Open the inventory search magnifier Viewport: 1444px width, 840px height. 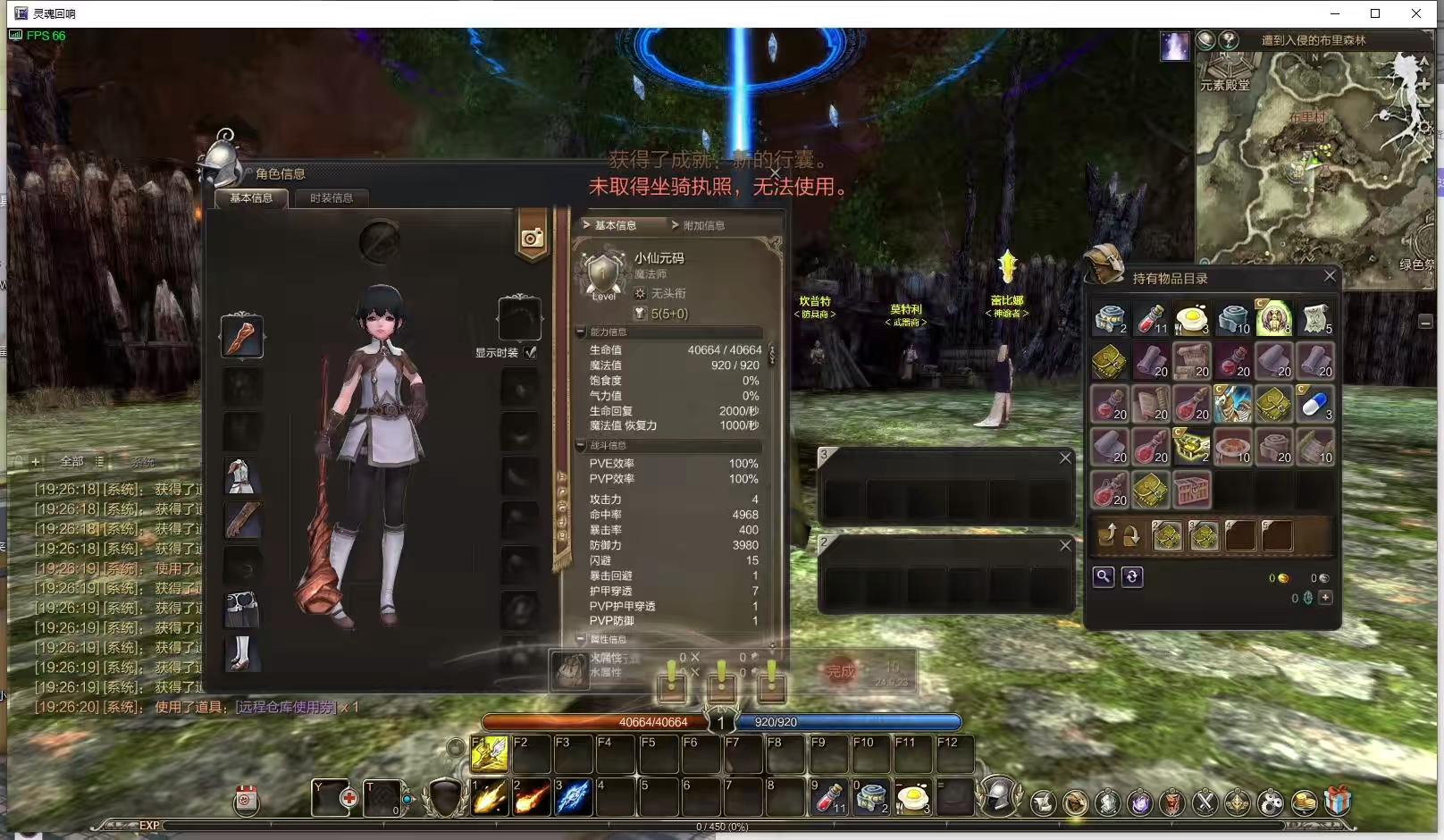[x=1104, y=577]
